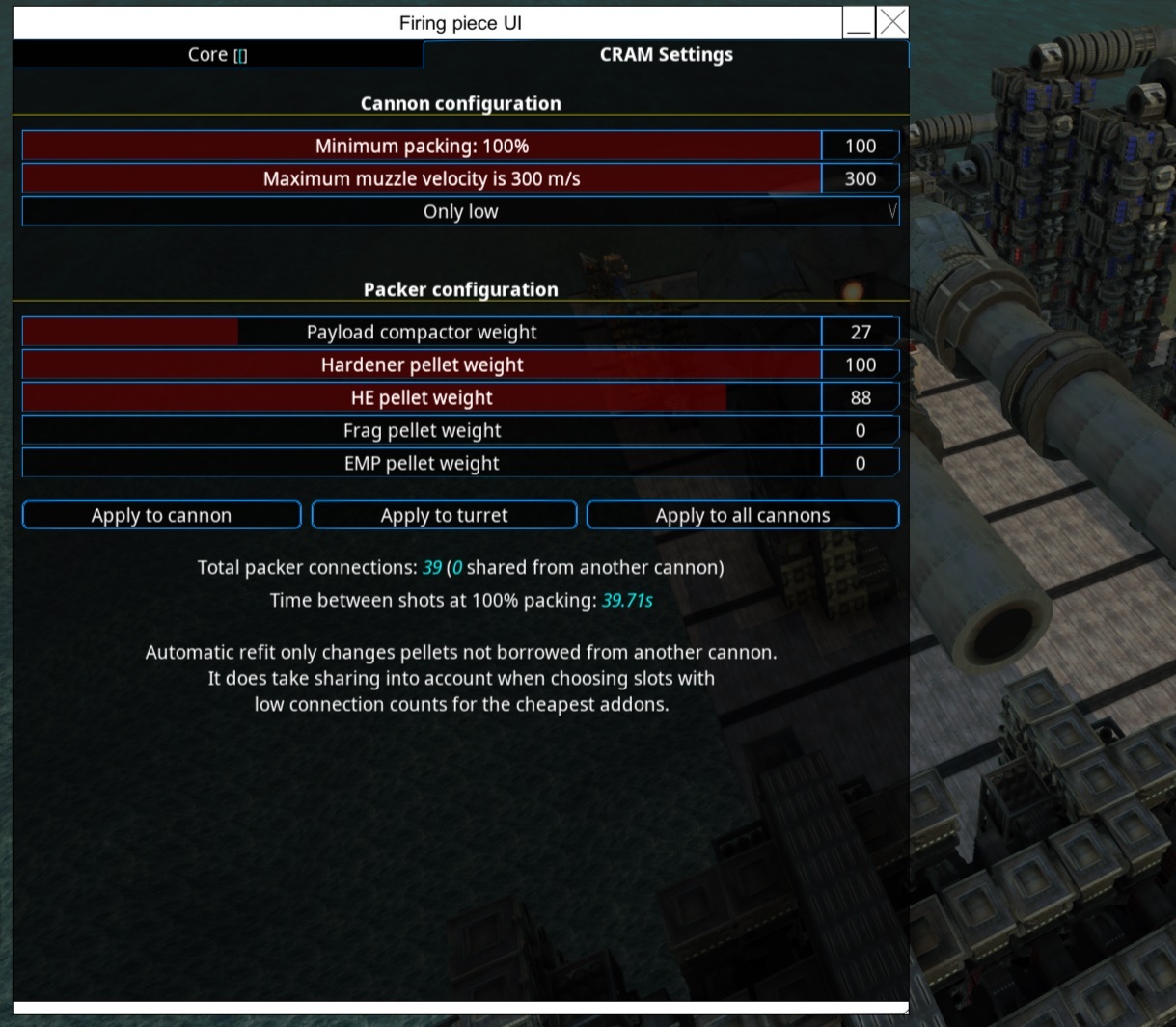Switch to the Core tab

click(x=217, y=55)
